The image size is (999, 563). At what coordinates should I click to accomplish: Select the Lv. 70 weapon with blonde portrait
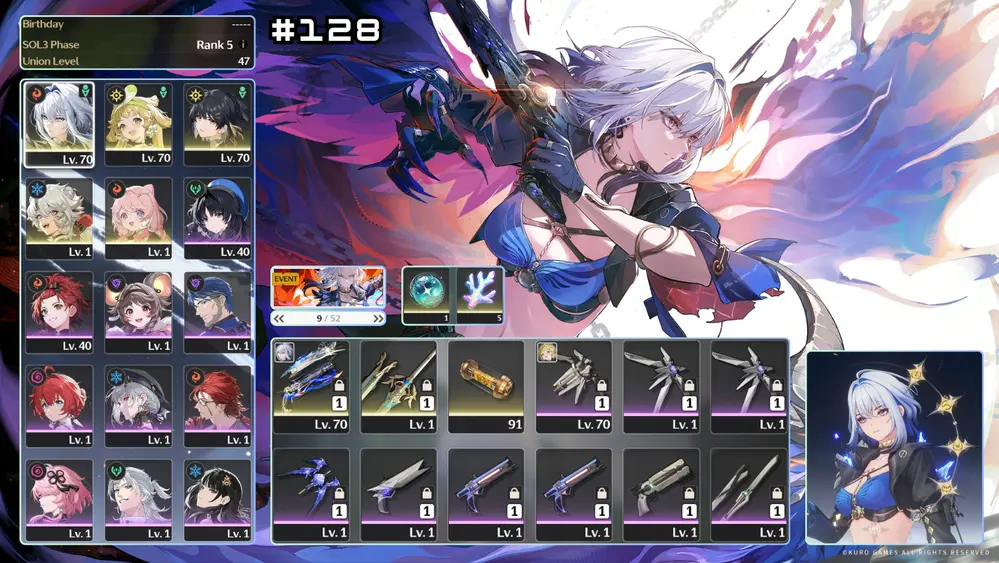point(574,385)
